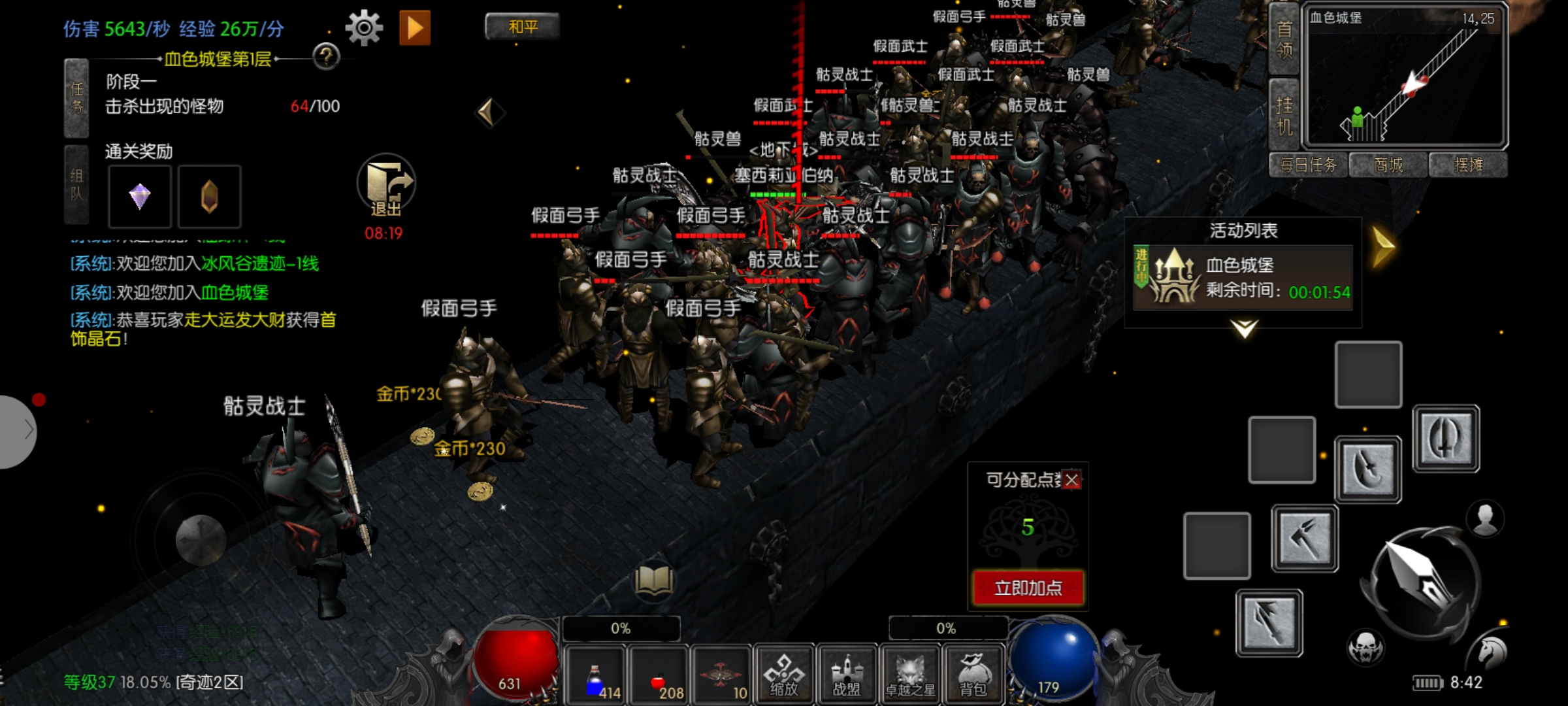The width and height of the screenshot is (1568, 706).
Task: Switch to the 组队 team tab
Action: pos(76,184)
